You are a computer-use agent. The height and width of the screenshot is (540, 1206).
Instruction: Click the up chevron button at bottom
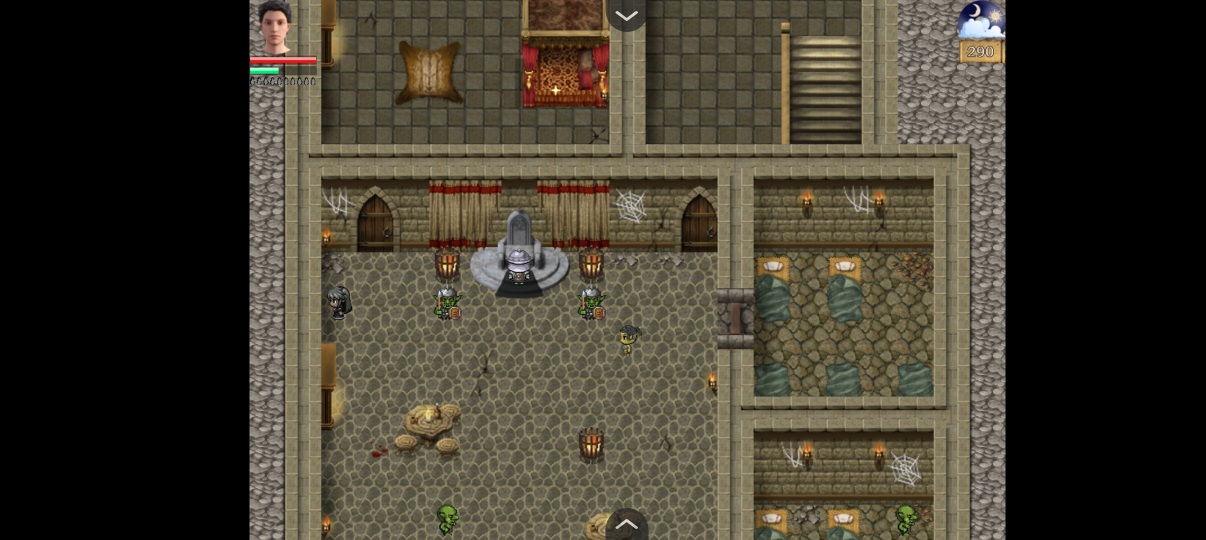[627, 524]
